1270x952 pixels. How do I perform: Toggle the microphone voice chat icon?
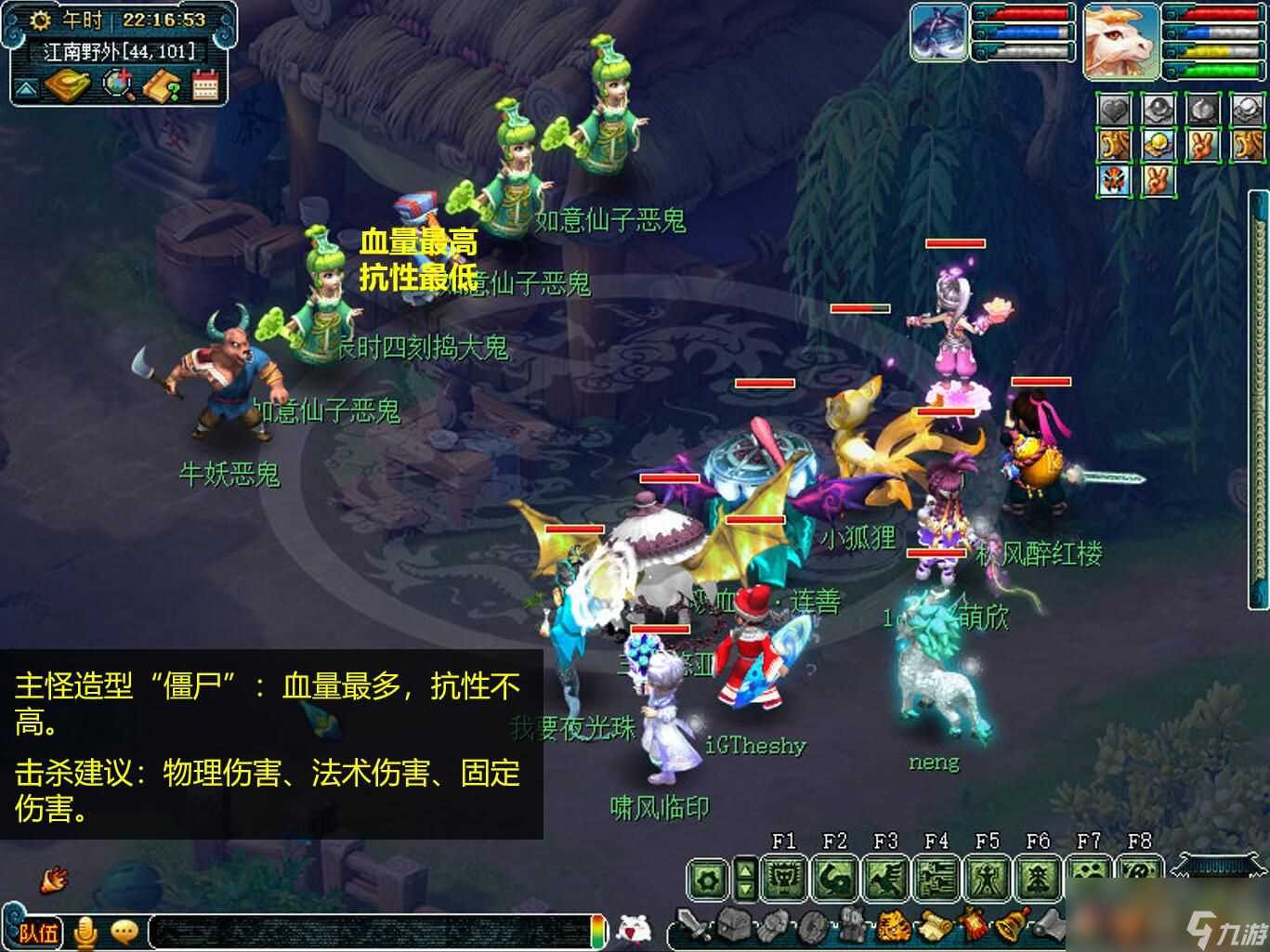click(x=85, y=932)
